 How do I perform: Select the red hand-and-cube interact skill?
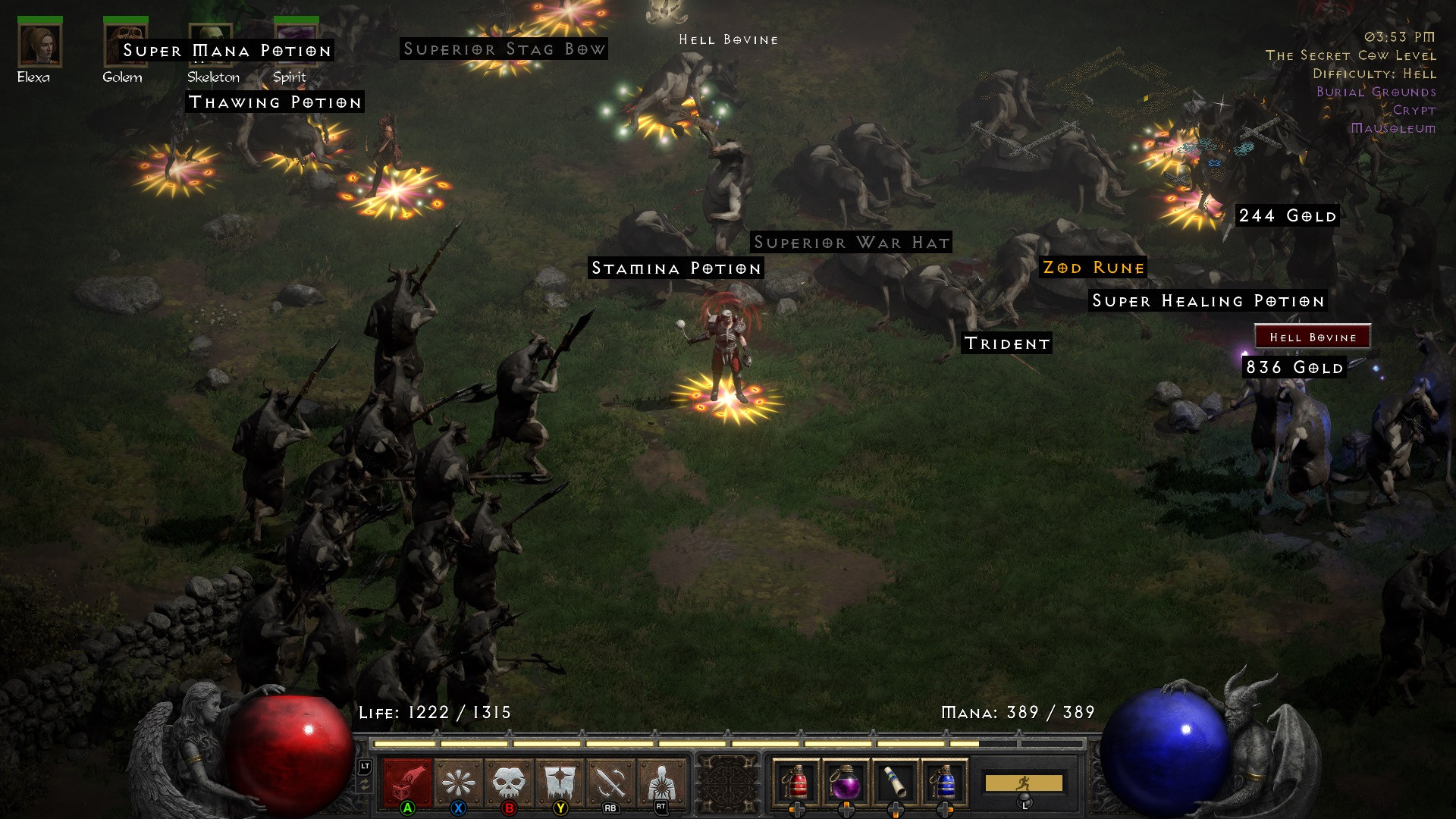coord(408,783)
